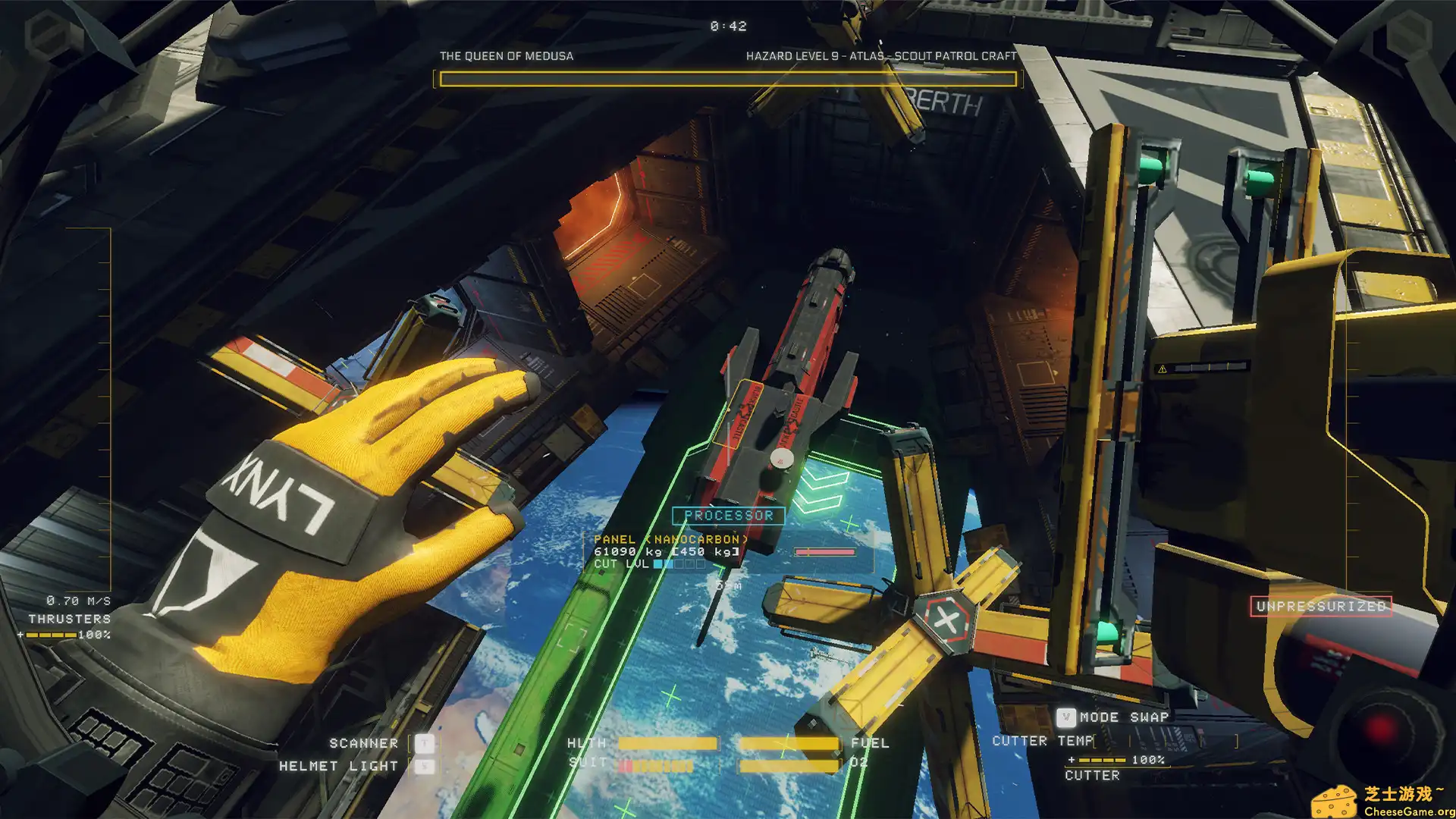Select the cheese icon next to CheeseGame.org watermark

1335,800
